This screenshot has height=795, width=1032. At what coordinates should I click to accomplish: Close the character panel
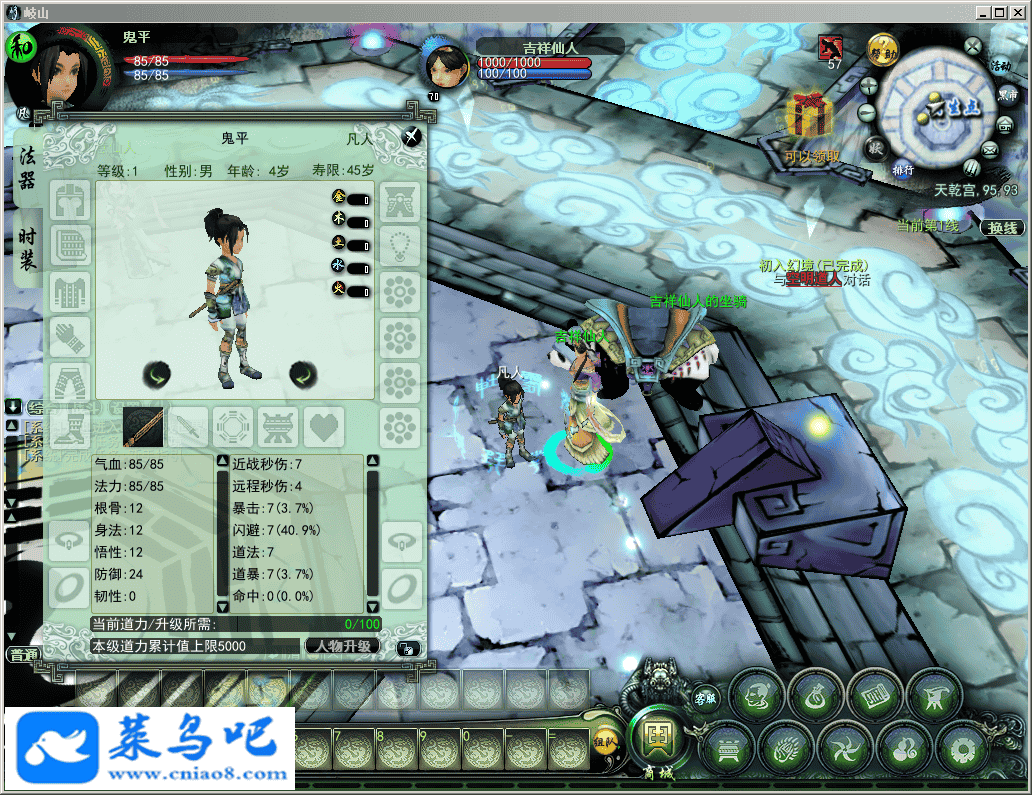411,137
